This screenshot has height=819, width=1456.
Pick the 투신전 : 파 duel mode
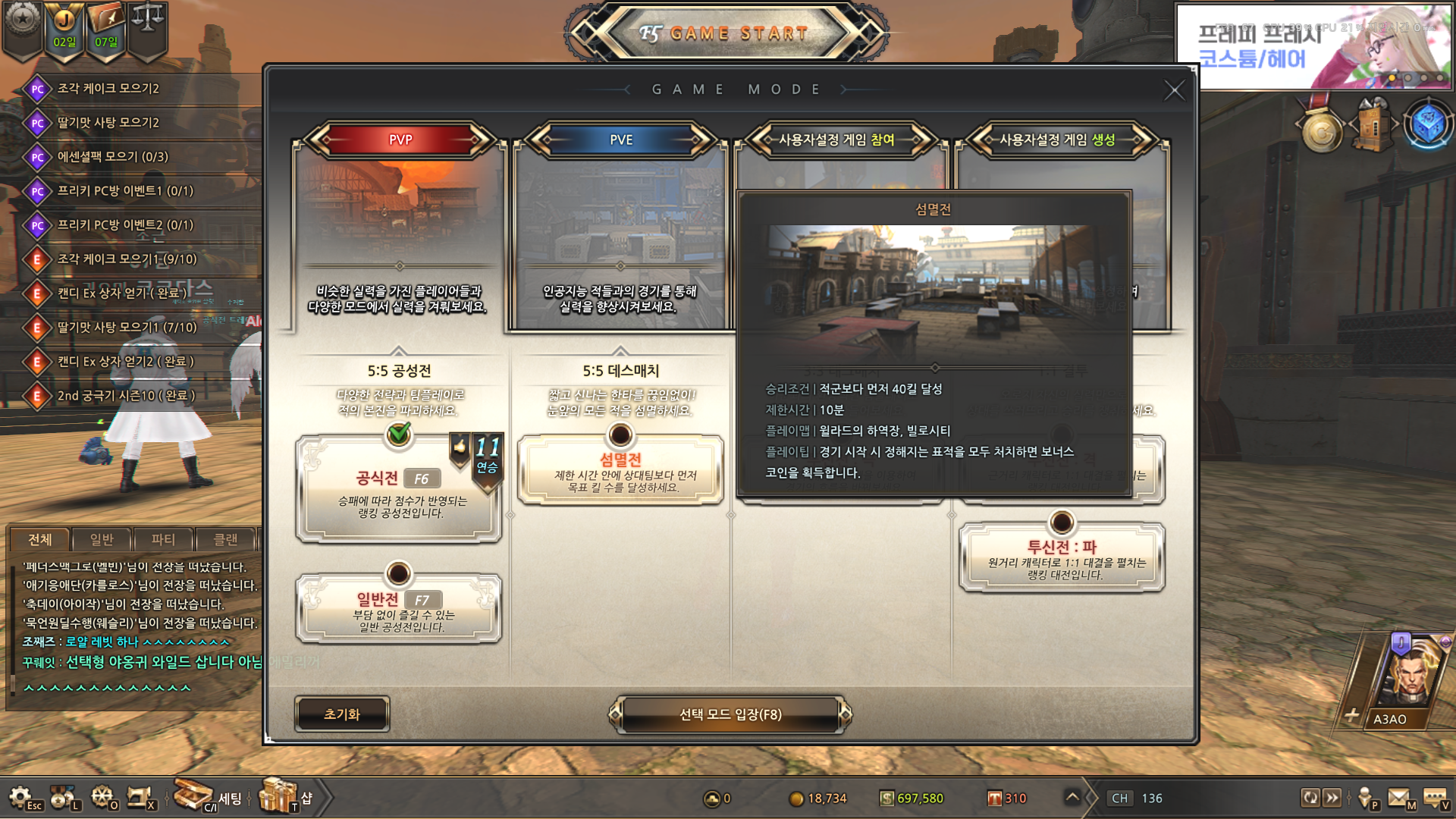pyautogui.click(x=1061, y=557)
